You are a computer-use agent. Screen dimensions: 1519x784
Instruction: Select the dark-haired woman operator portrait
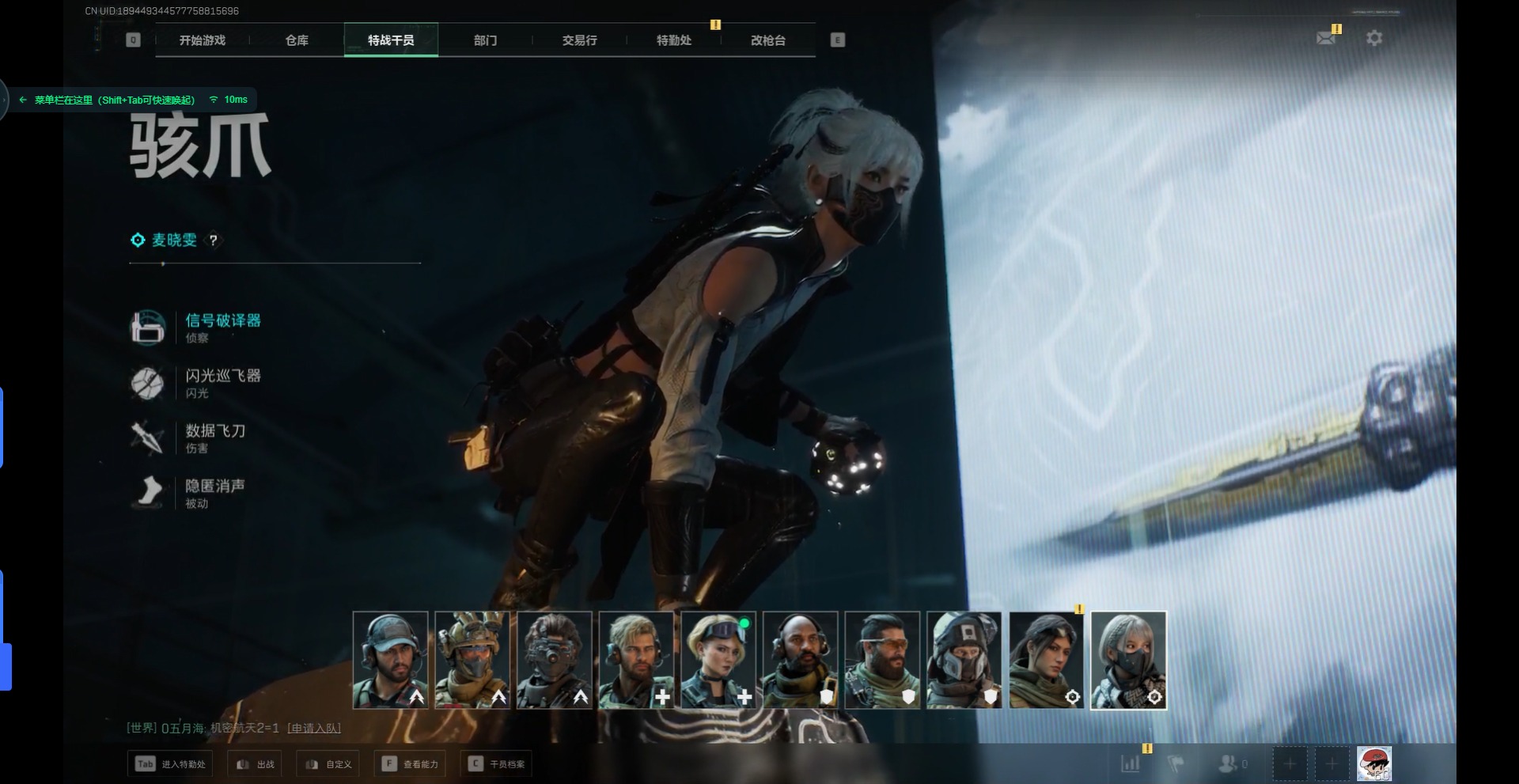(1046, 660)
